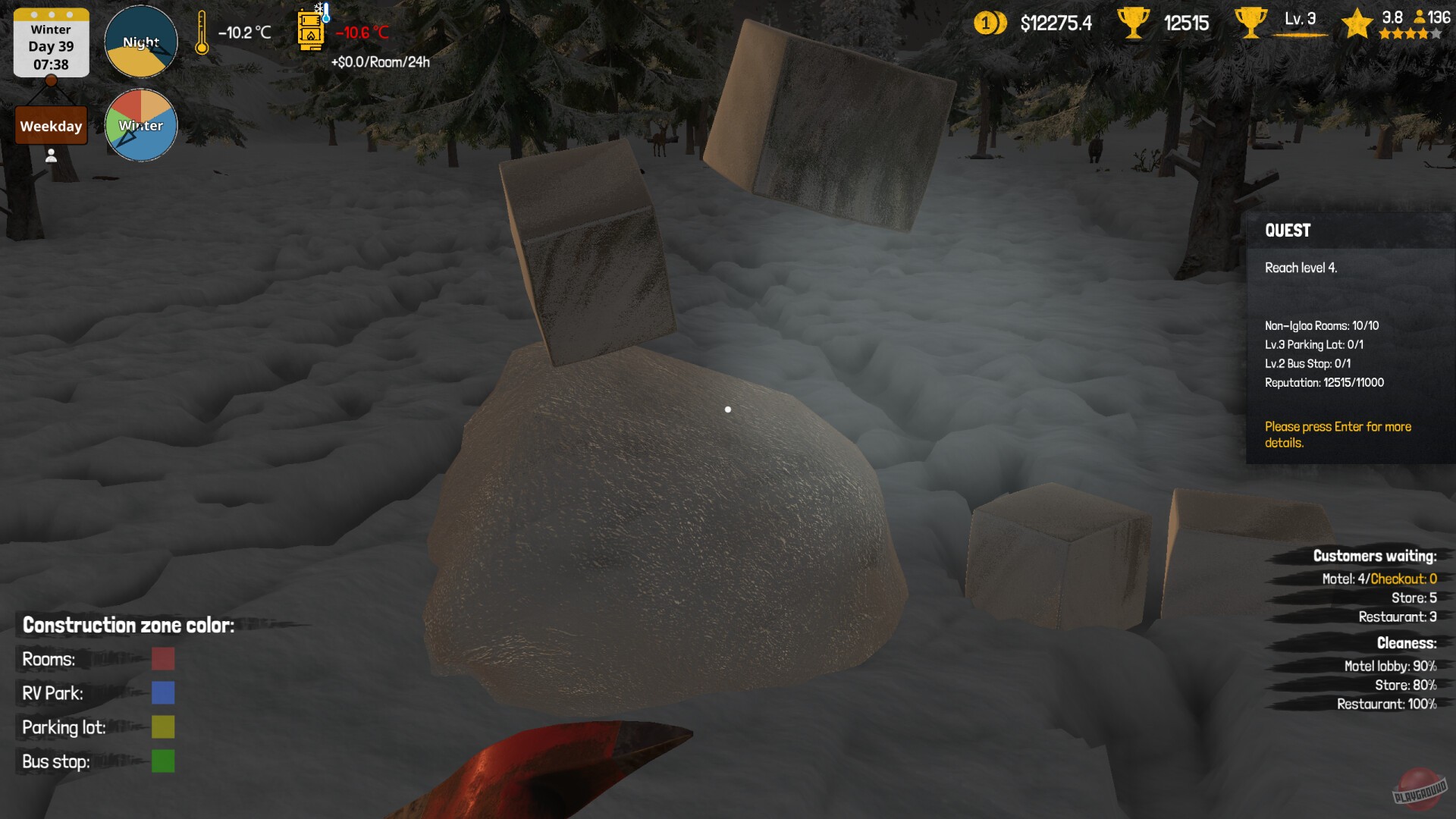This screenshot has height=819, width=1456.
Task: Select the Reputation: 12515/11000 quest entry
Action: [x=1323, y=383]
